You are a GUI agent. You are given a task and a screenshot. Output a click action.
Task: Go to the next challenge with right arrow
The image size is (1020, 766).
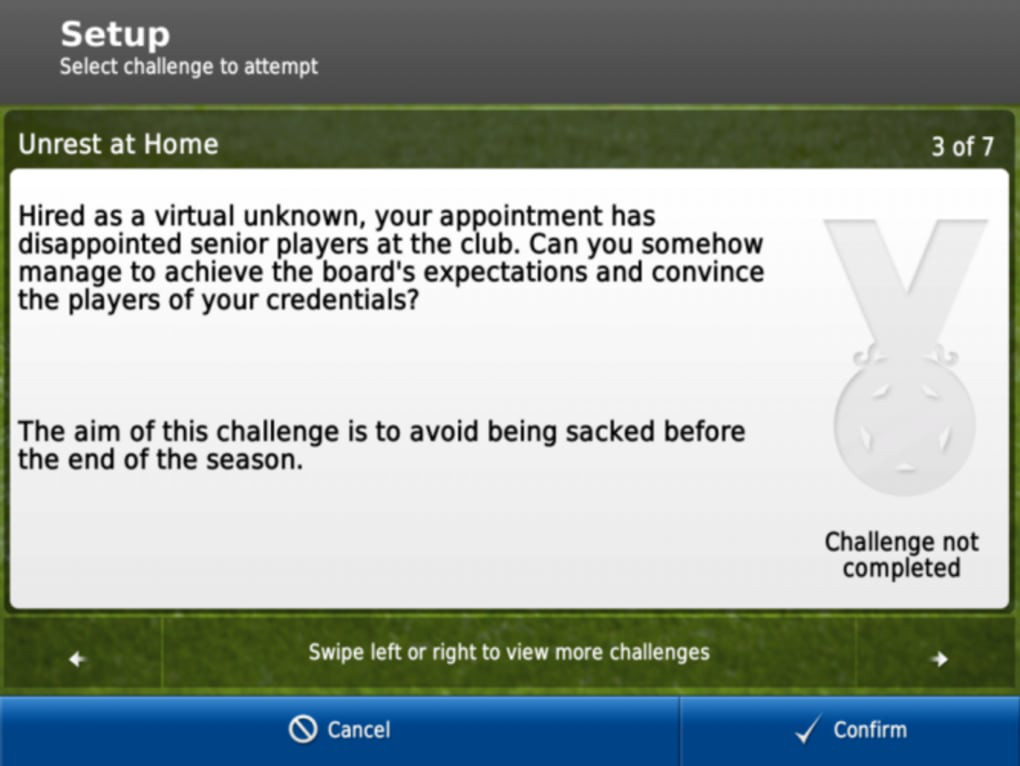[938, 657]
